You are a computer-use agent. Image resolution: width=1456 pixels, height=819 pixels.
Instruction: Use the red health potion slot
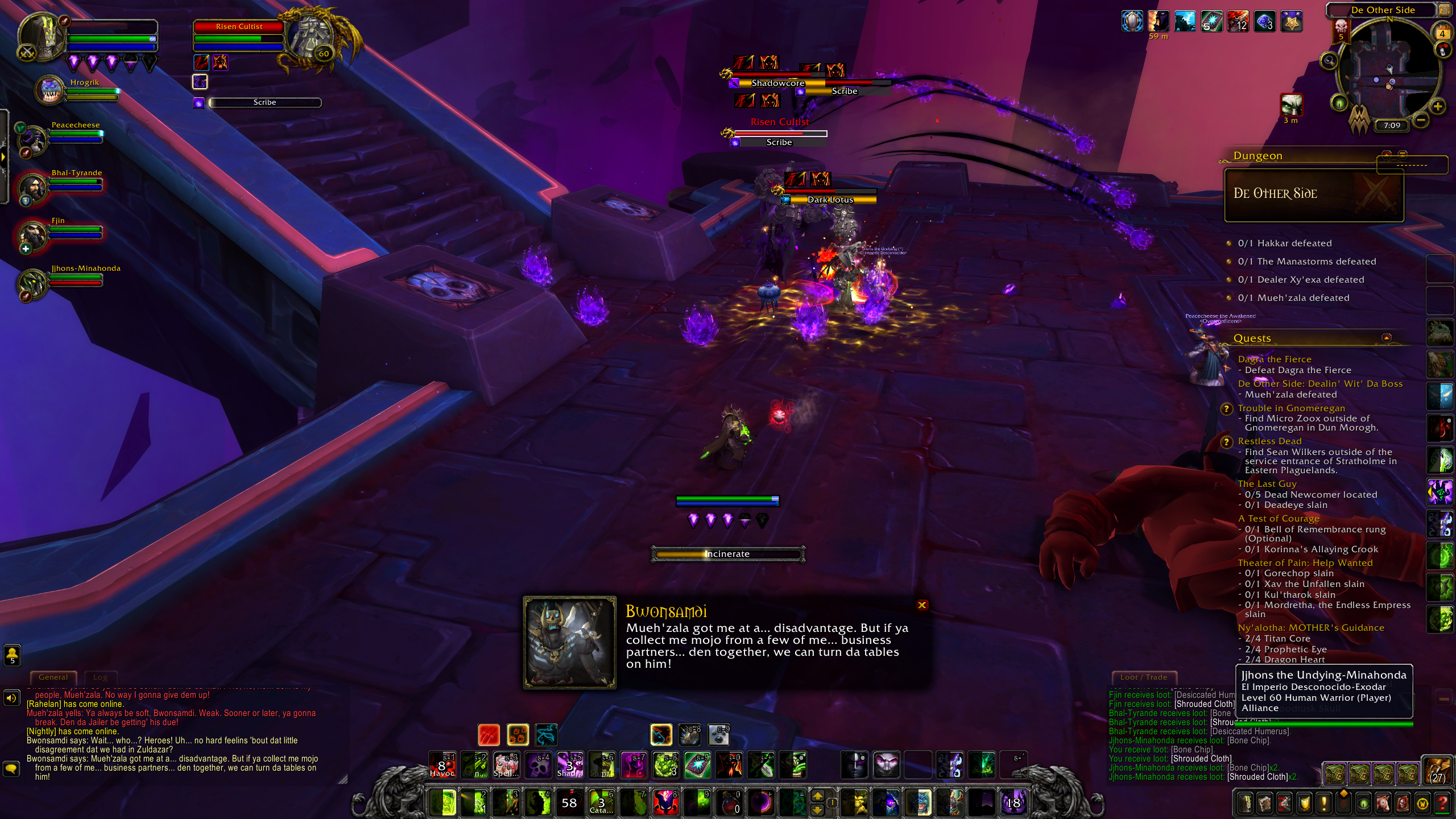coord(729,803)
